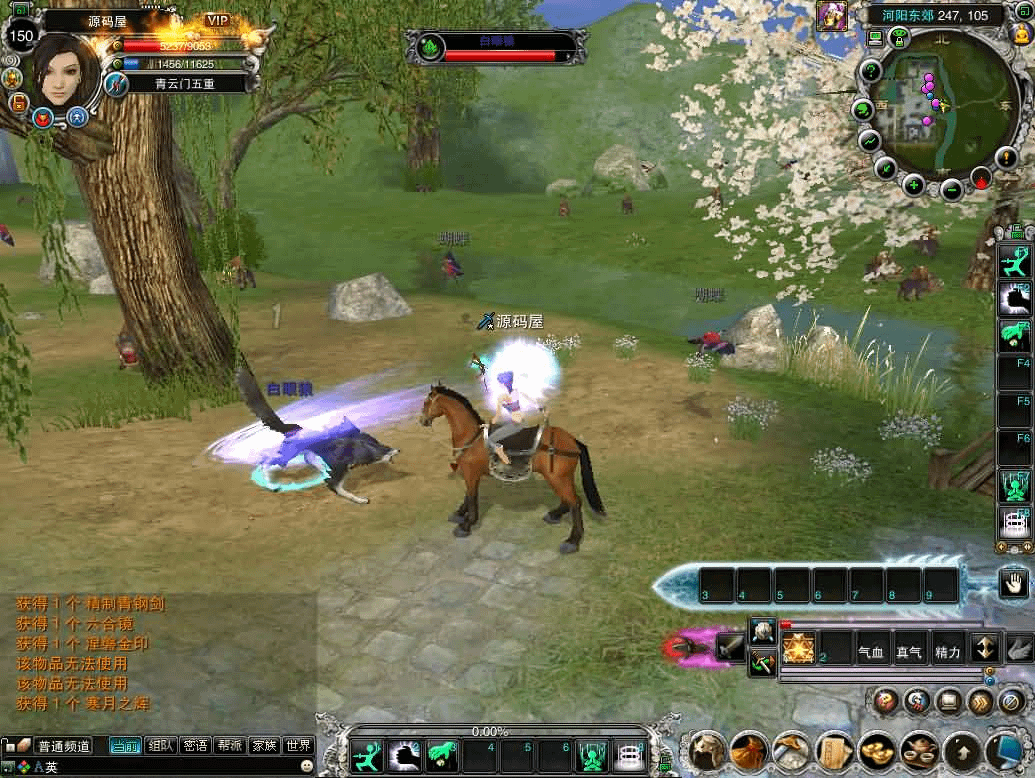1035x778 pixels.
Task: Click the white hand icon button
Action: point(1016,582)
